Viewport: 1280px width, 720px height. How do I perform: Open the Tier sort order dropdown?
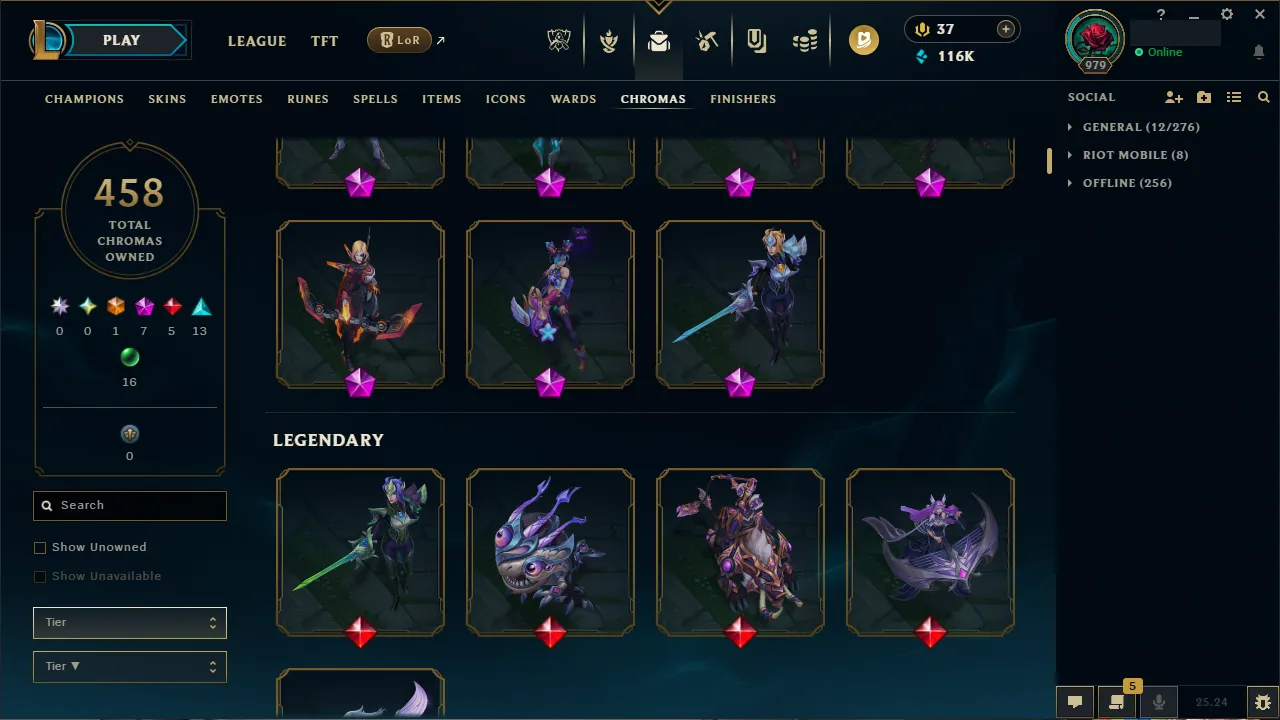129,666
